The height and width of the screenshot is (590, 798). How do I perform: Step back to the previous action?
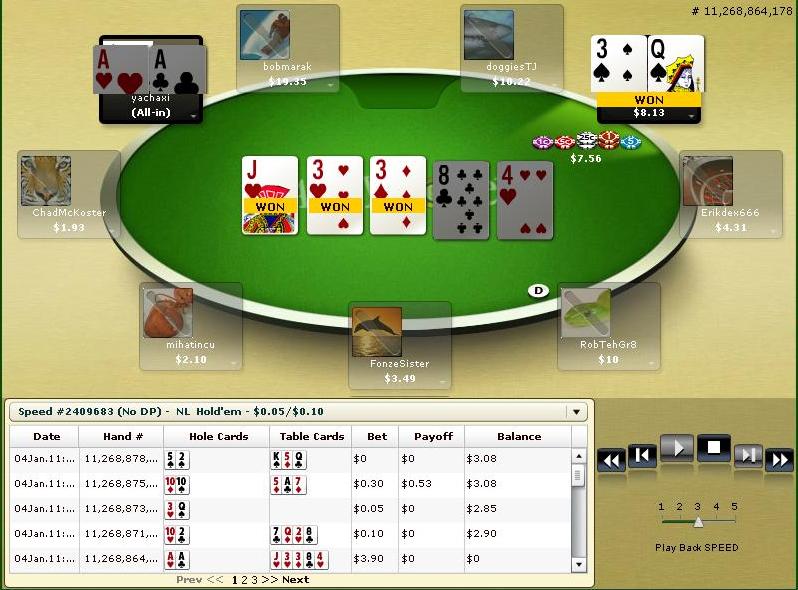643,456
